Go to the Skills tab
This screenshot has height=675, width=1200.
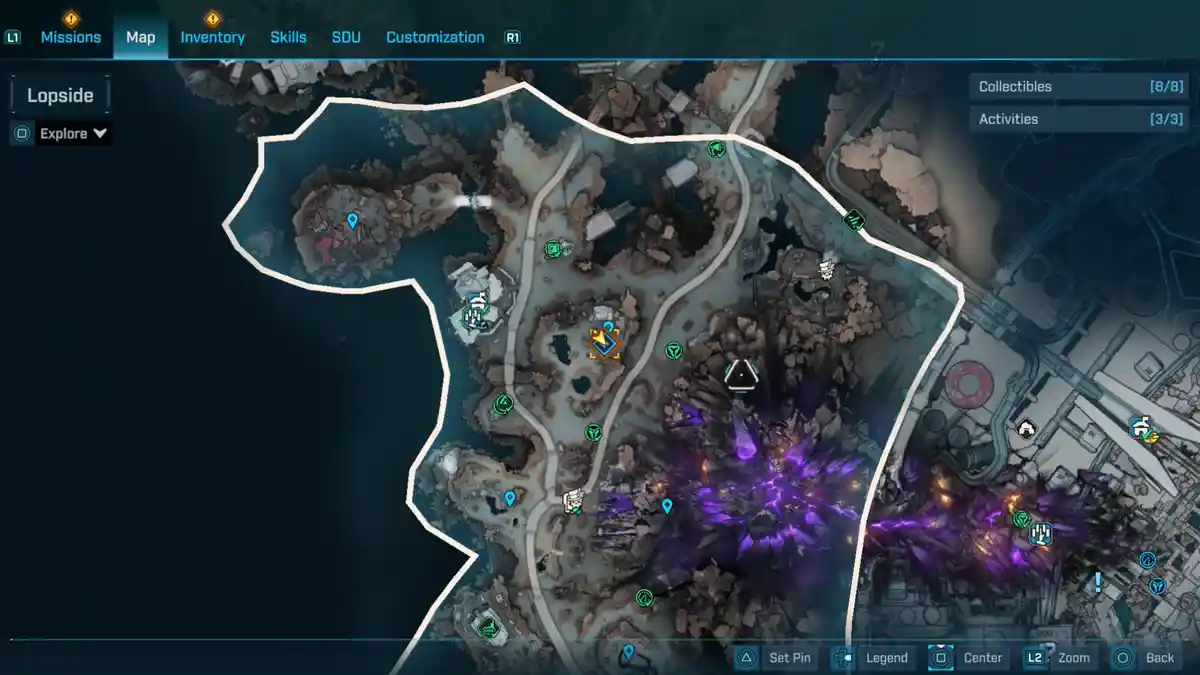pyautogui.click(x=288, y=37)
